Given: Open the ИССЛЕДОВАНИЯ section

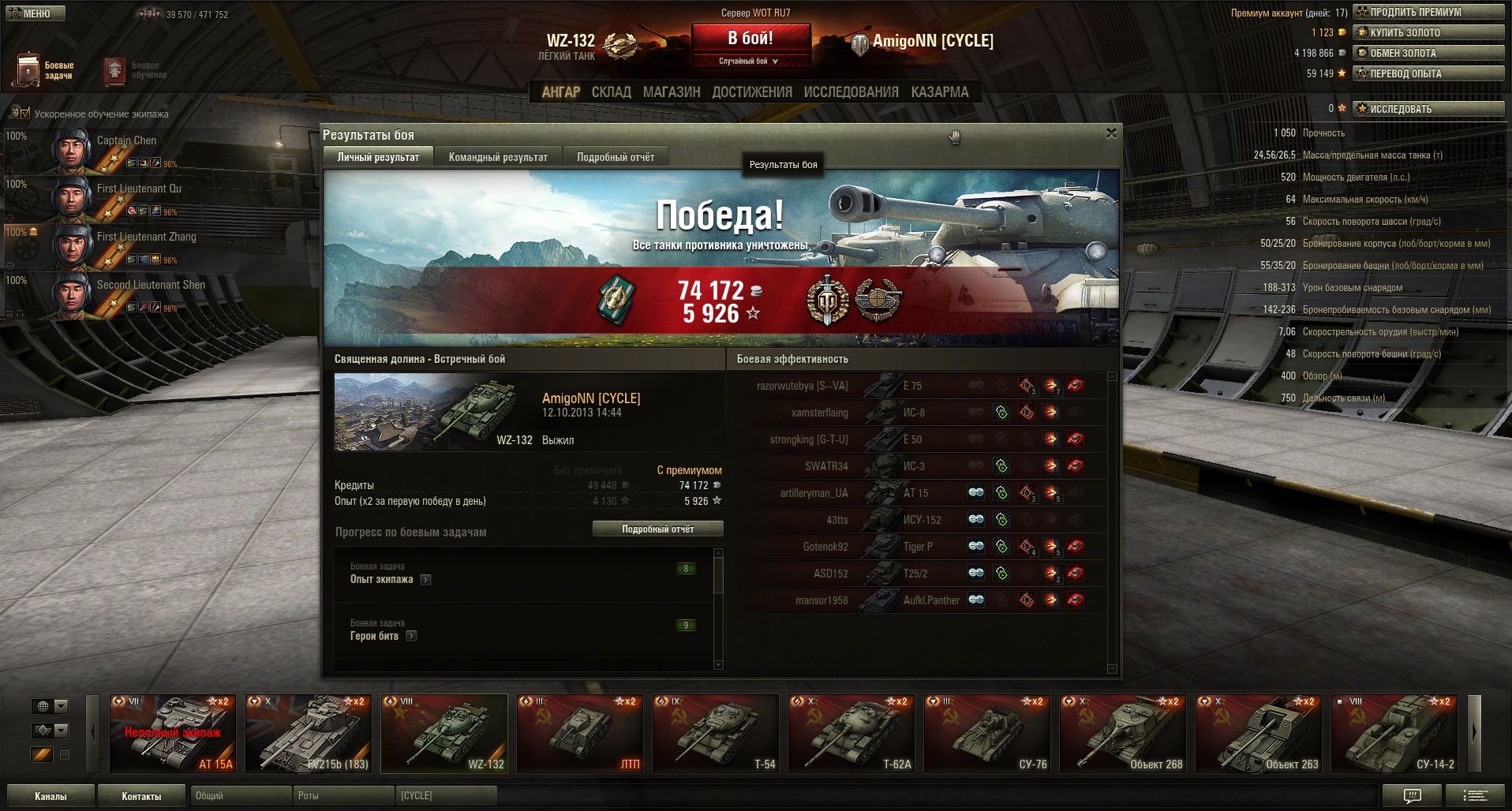Looking at the screenshot, I should tap(851, 92).
